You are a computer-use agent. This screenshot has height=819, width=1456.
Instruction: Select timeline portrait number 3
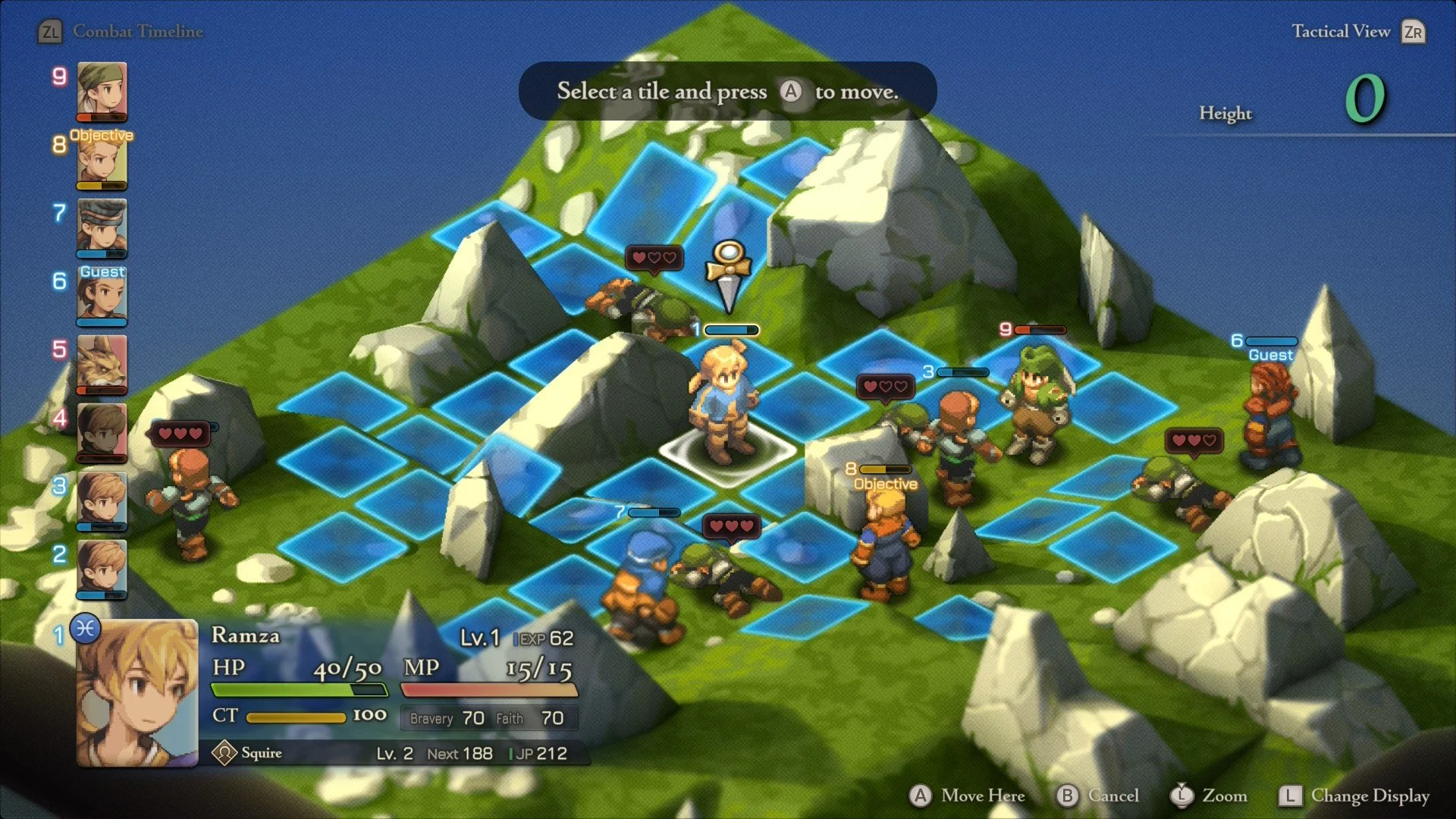coord(102,500)
